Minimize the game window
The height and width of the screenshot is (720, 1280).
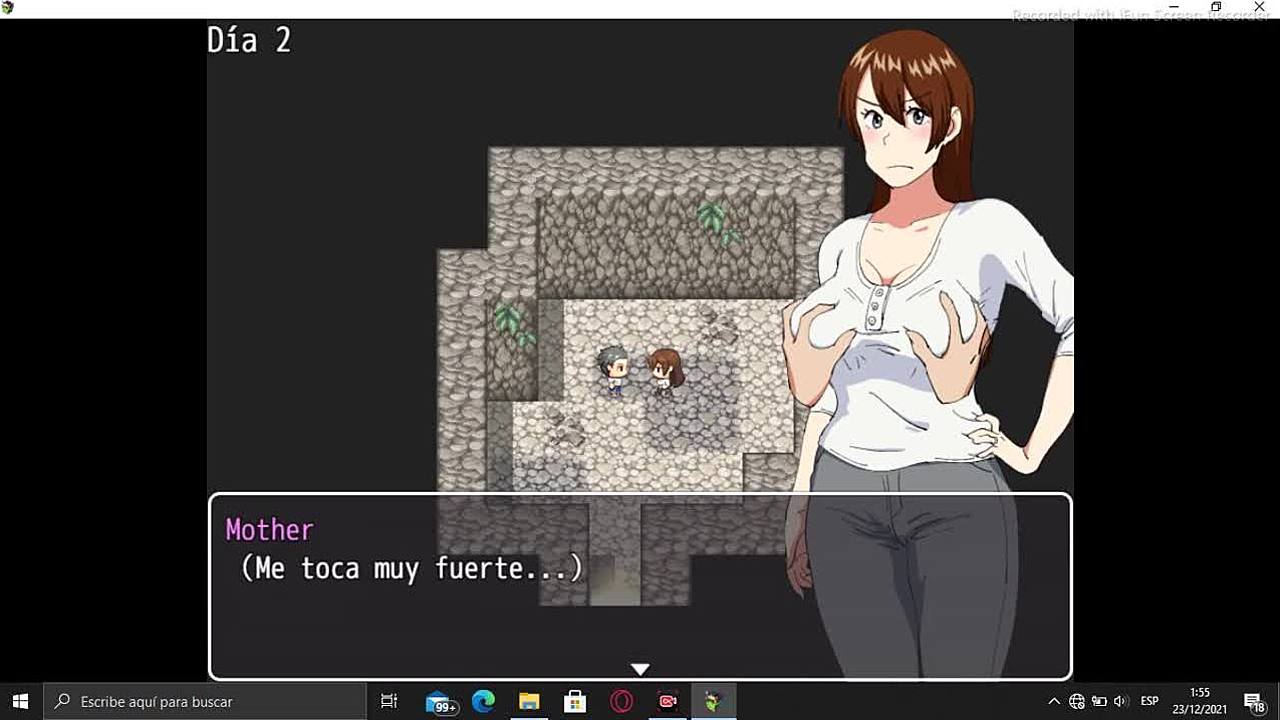[x=1174, y=7]
